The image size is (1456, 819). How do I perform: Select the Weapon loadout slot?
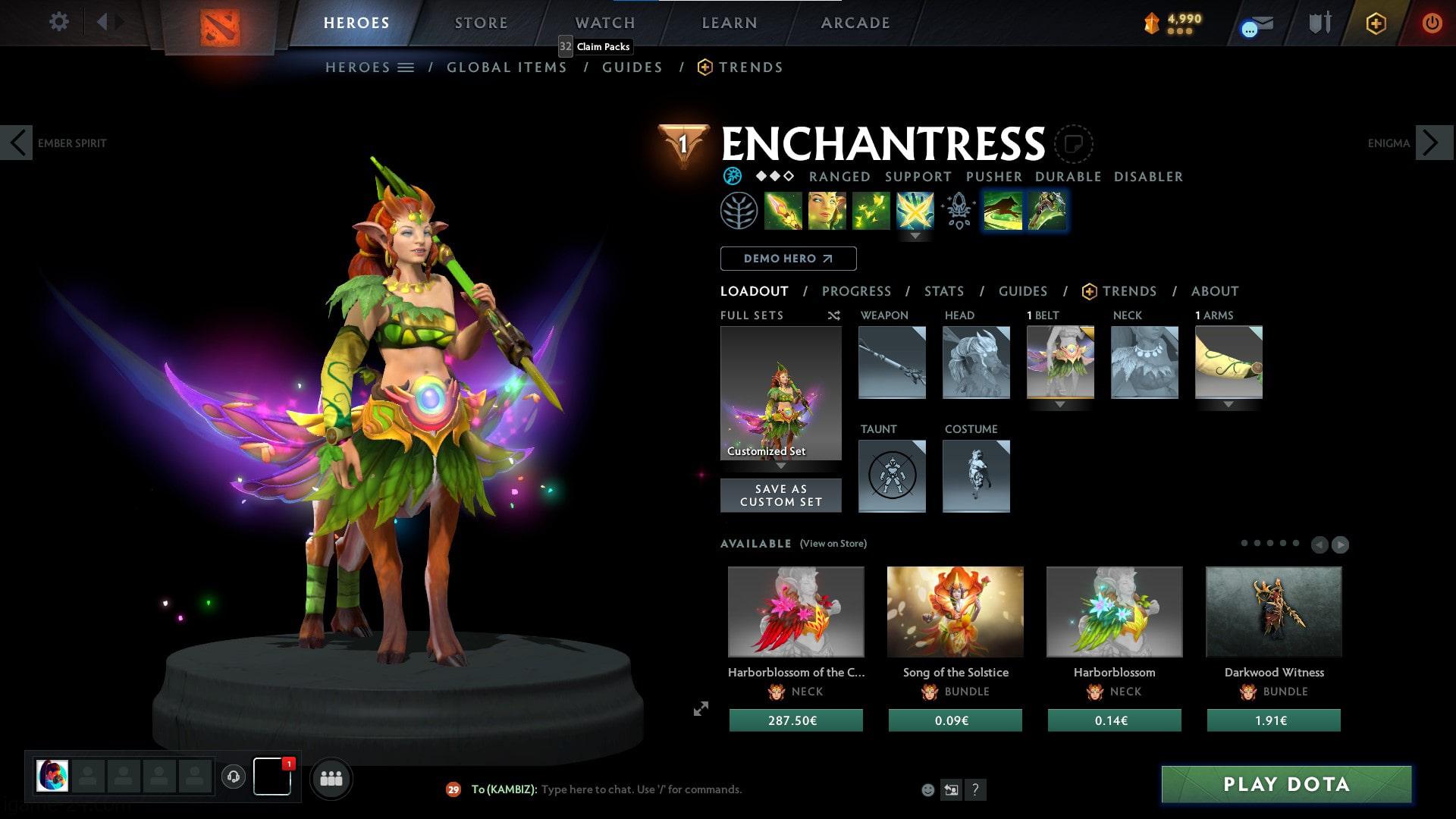click(892, 362)
